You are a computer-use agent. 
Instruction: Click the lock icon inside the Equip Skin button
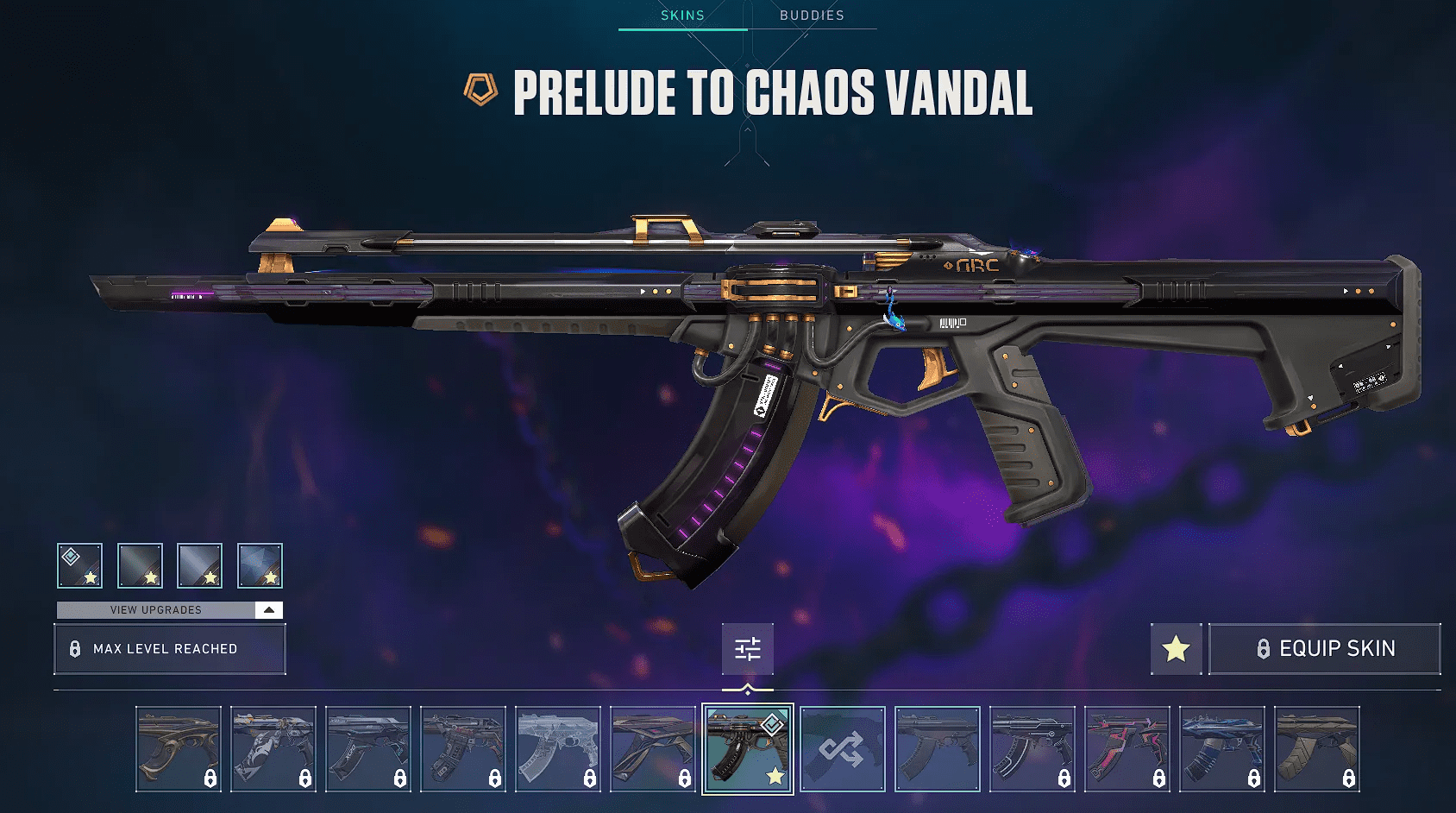click(1263, 649)
